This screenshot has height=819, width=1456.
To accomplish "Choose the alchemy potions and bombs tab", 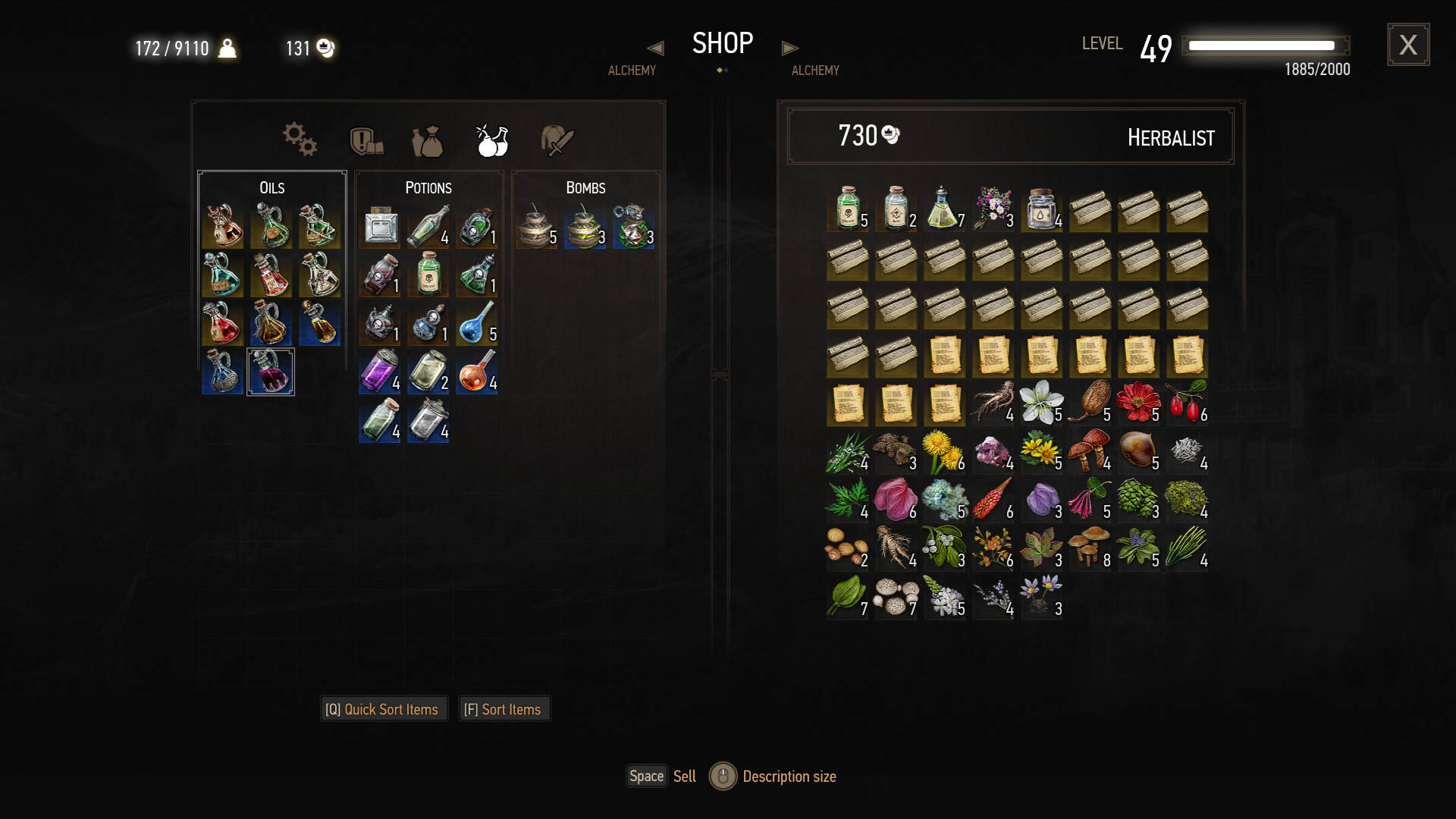I will [492, 140].
